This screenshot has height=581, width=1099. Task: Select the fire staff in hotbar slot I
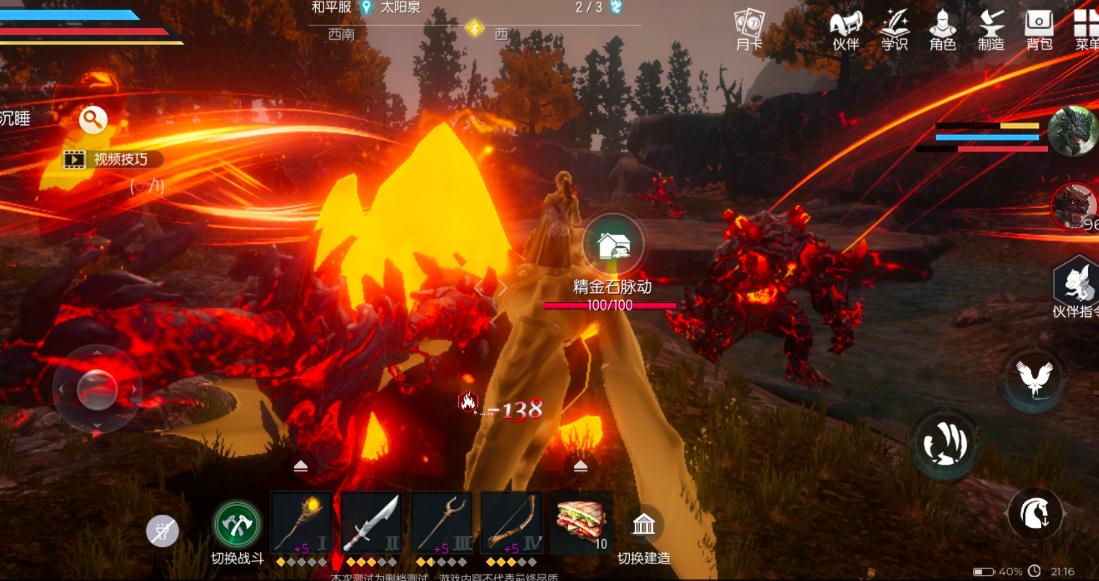pos(301,523)
